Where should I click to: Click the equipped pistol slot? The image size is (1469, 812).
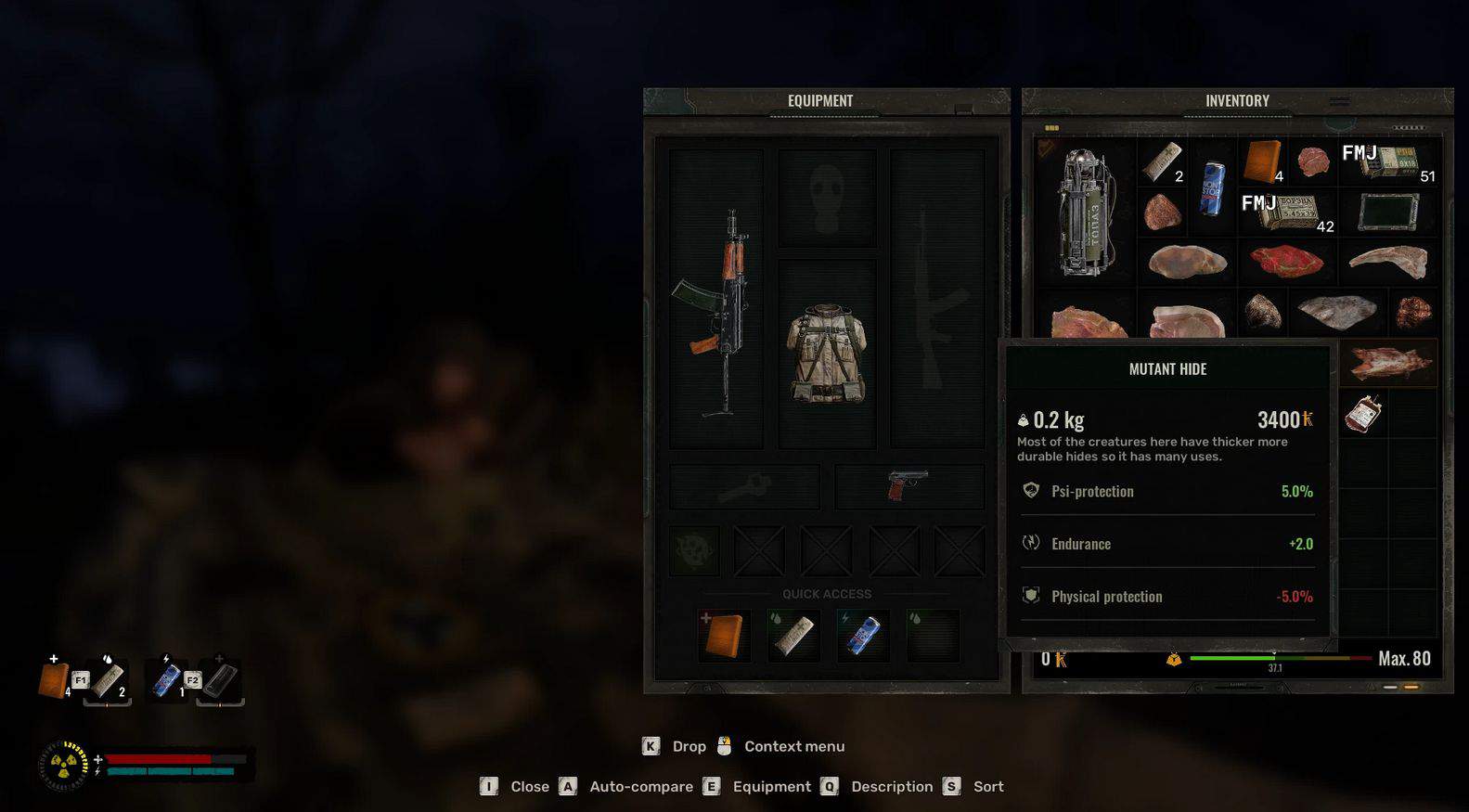click(909, 485)
